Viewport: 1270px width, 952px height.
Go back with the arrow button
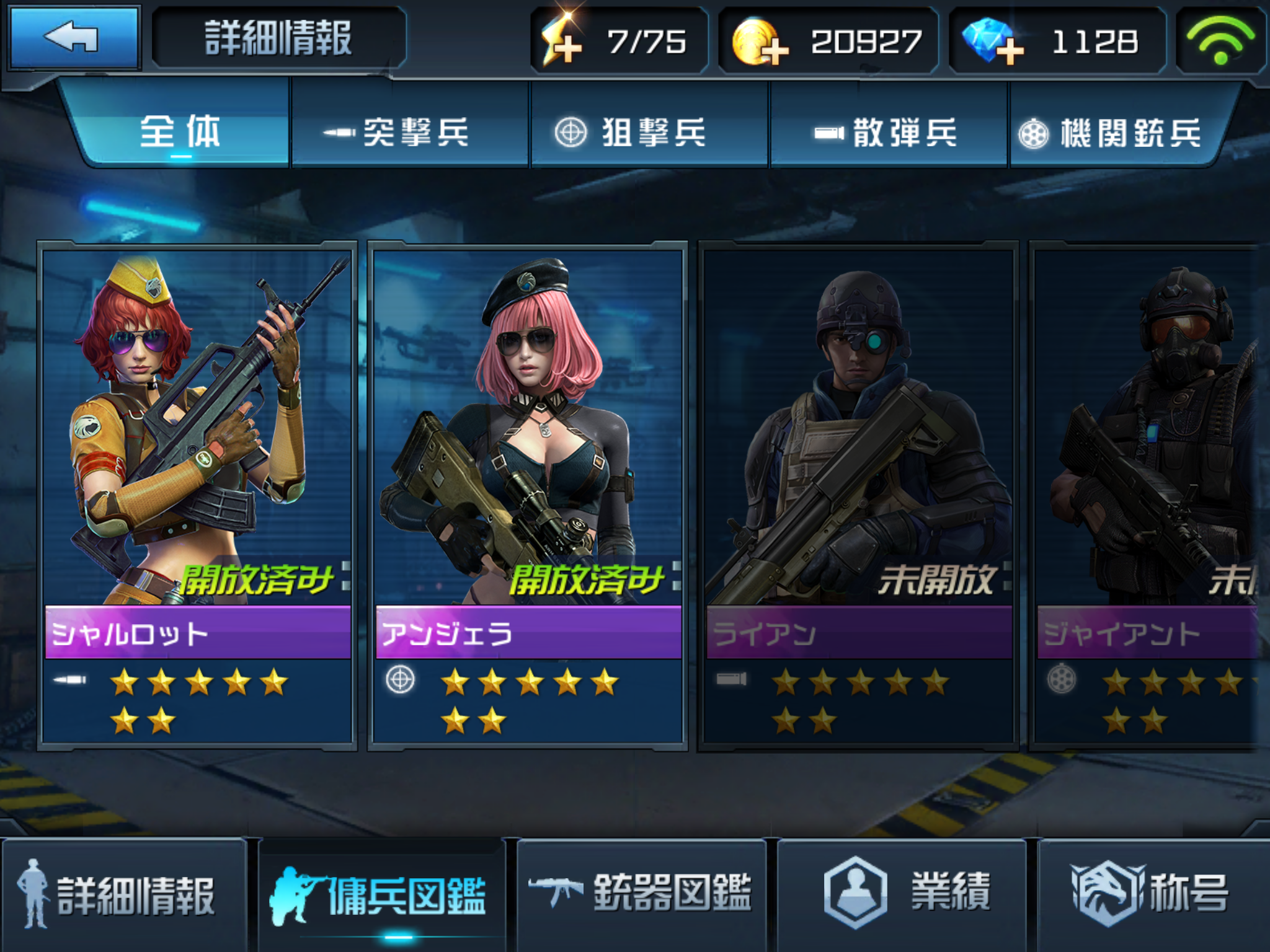[x=73, y=37]
